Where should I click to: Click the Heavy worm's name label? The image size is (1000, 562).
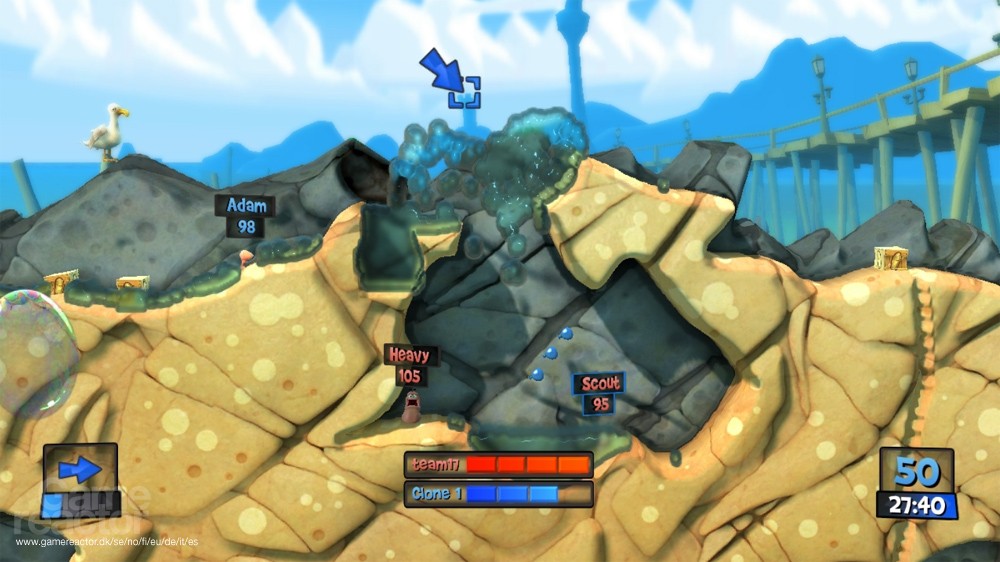(410, 355)
